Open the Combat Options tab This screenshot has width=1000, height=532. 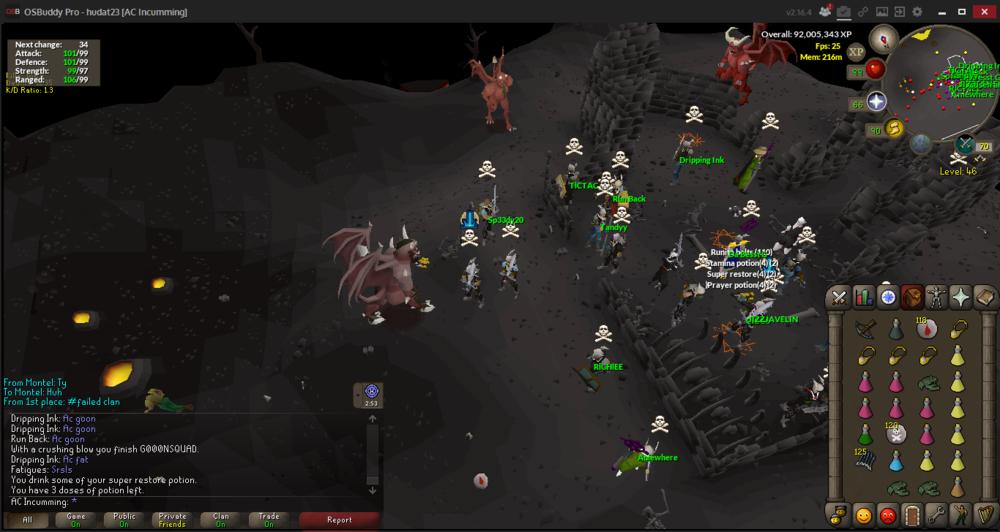pyautogui.click(x=838, y=297)
